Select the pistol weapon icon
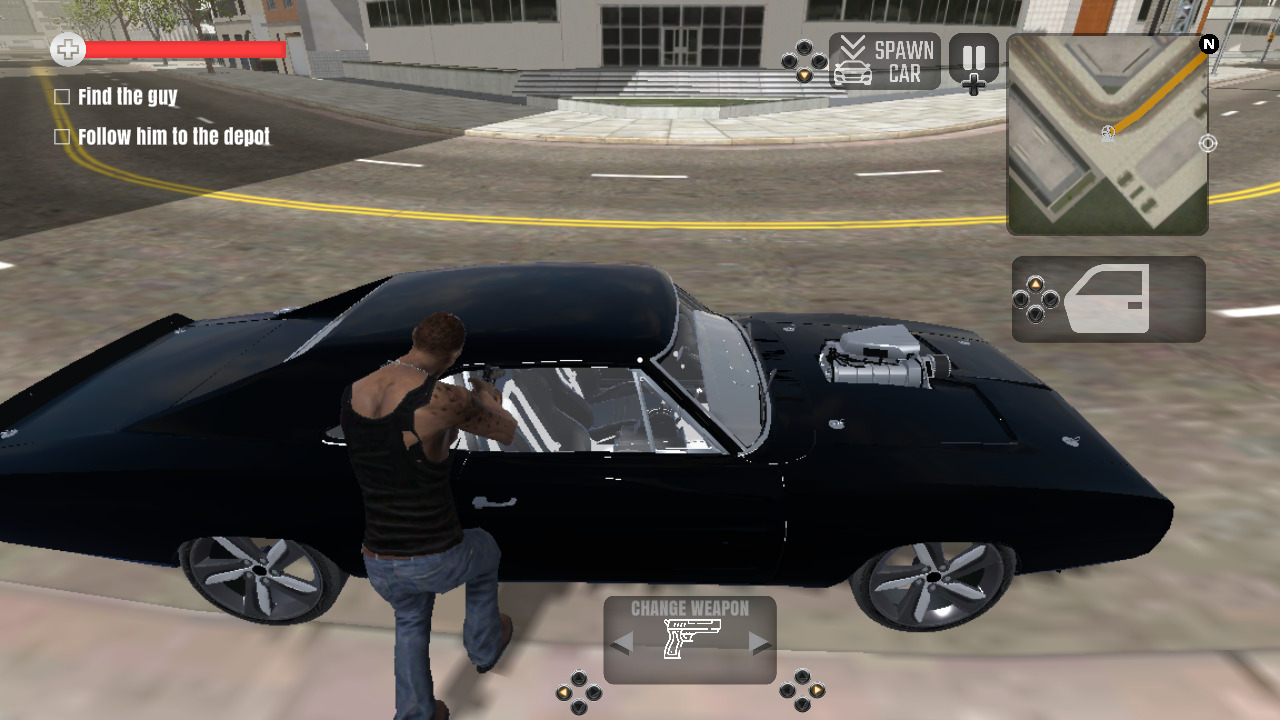1280x720 pixels. (690, 636)
